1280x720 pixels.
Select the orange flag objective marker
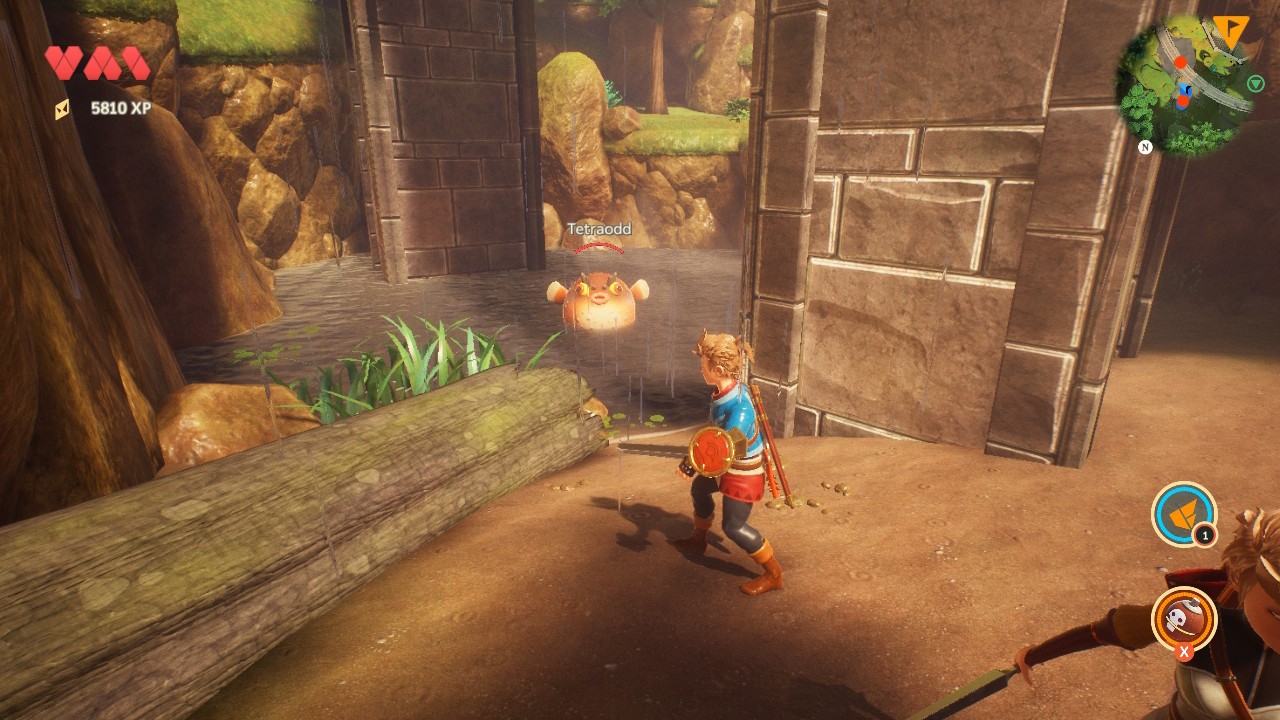[x=1230, y=32]
